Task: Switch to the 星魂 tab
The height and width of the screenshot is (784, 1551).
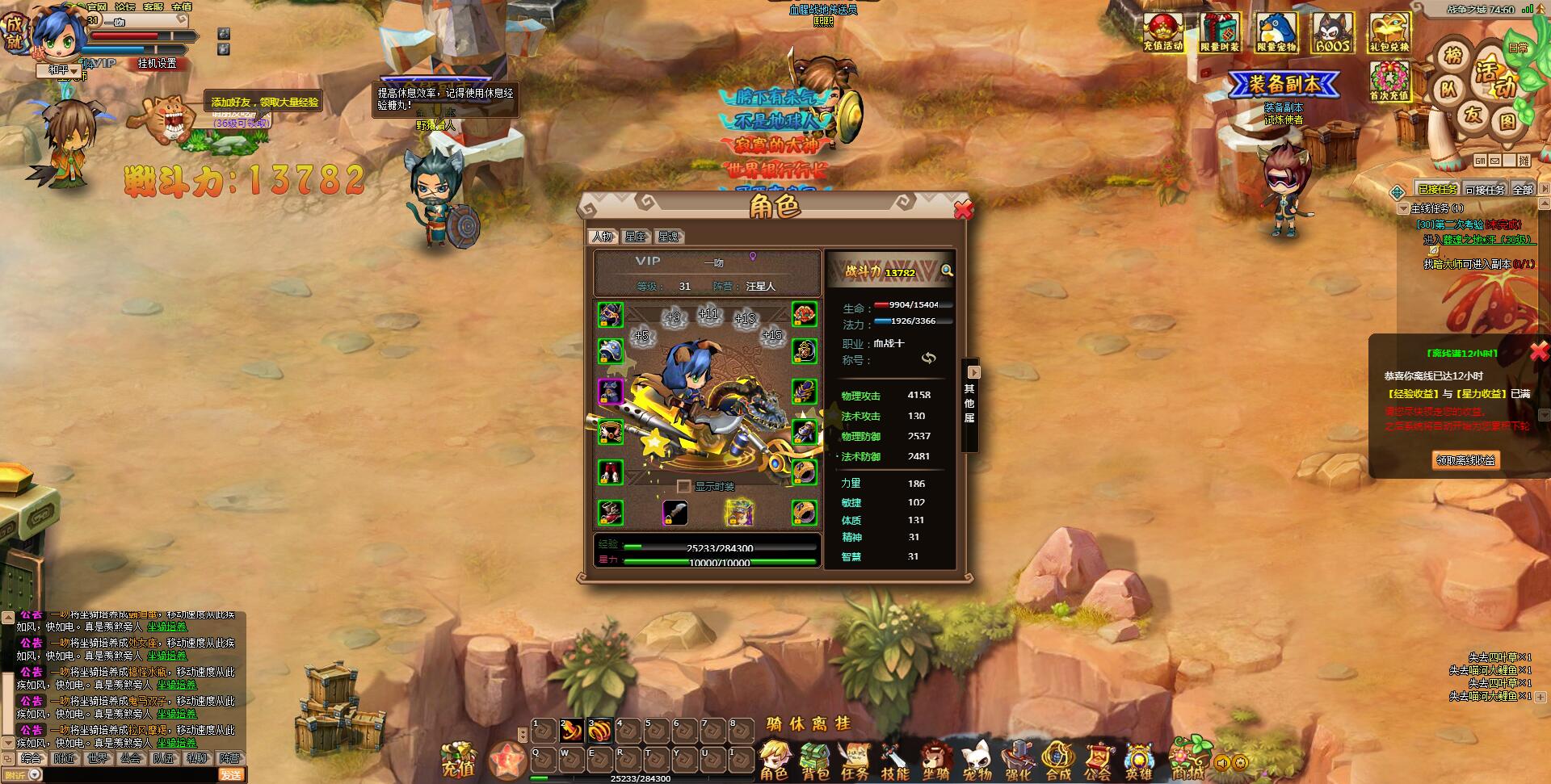Action: click(x=669, y=237)
